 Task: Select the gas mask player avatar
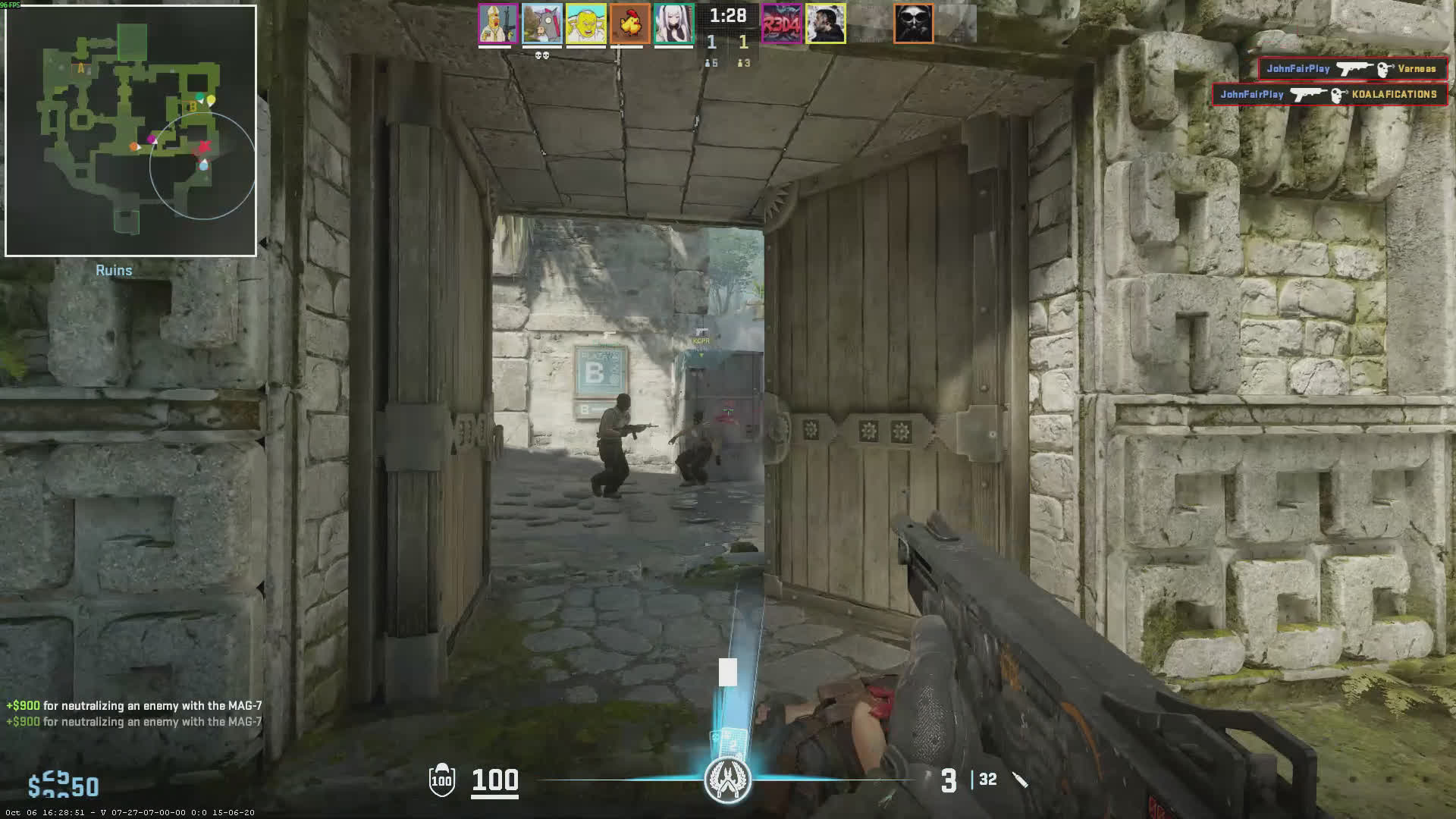tap(913, 24)
